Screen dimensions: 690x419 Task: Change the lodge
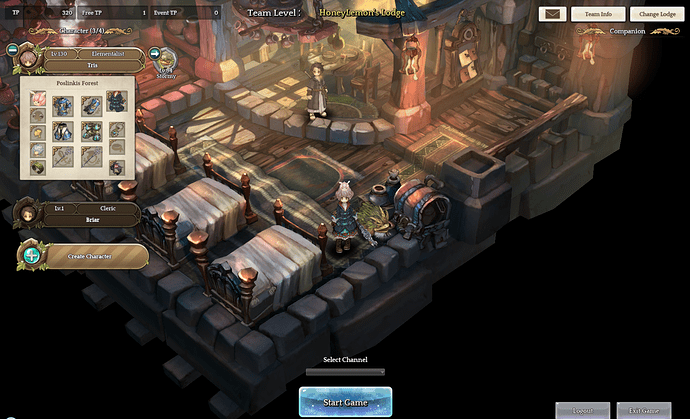(657, 14)
